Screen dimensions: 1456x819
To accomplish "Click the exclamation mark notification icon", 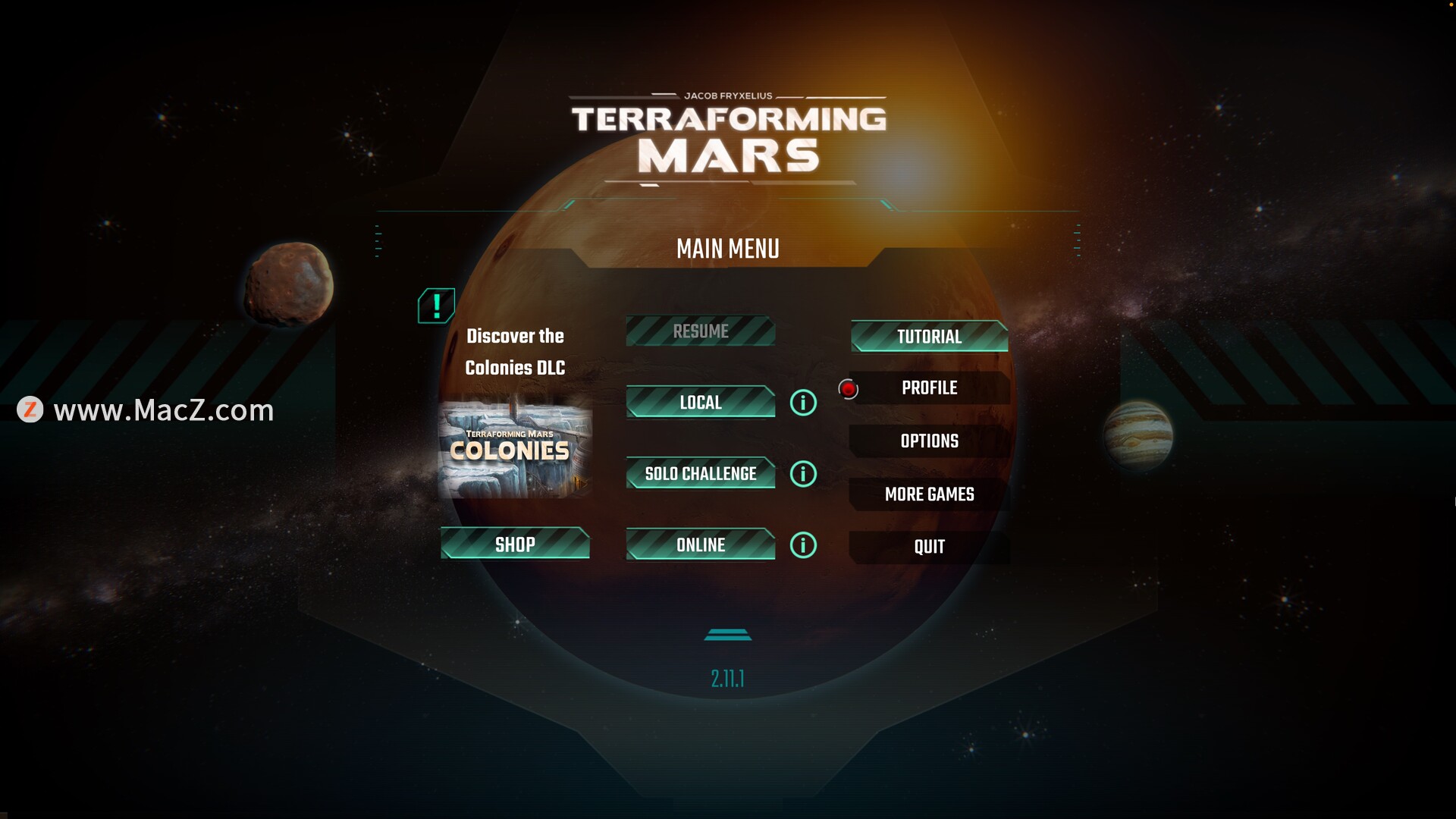I will point(436,306).
